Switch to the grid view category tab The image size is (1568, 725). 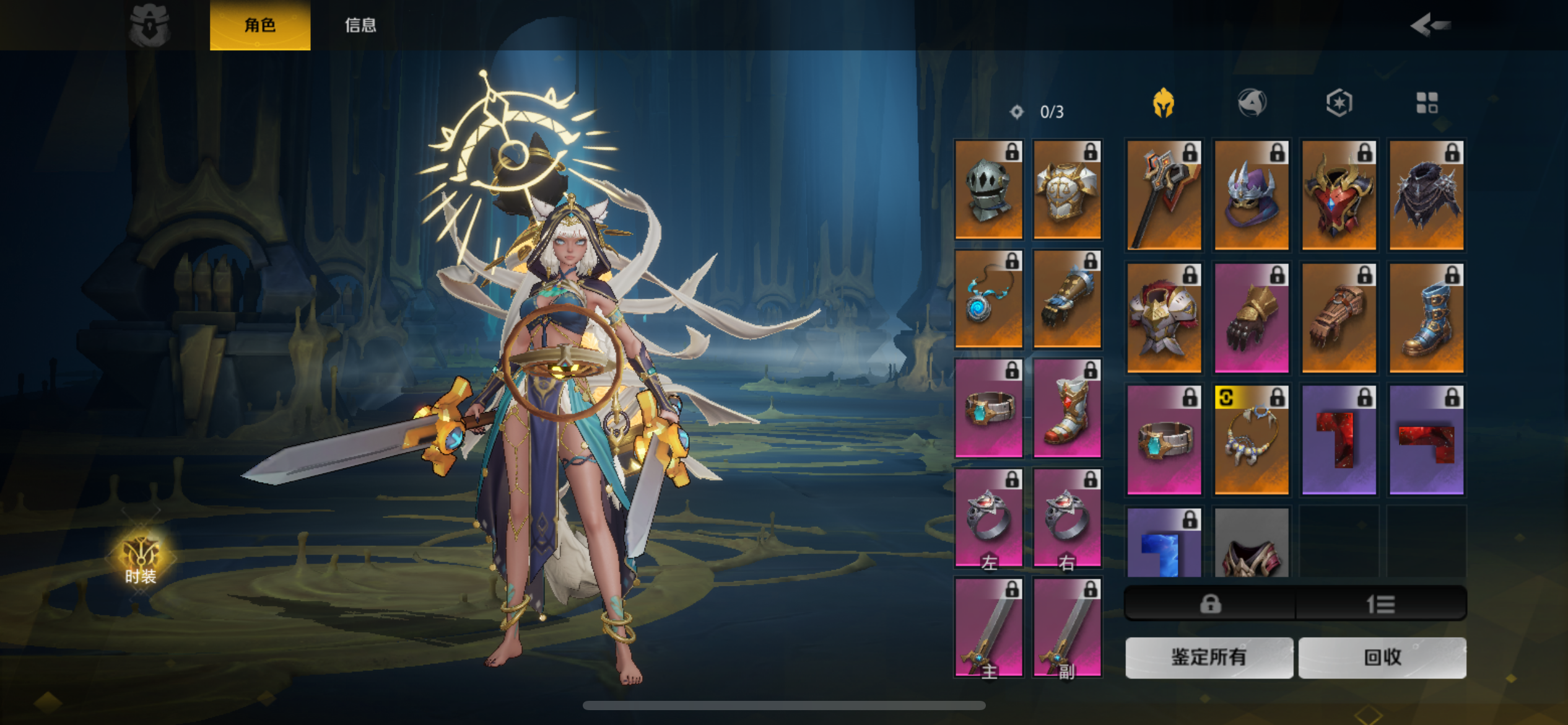point(1427,103)
